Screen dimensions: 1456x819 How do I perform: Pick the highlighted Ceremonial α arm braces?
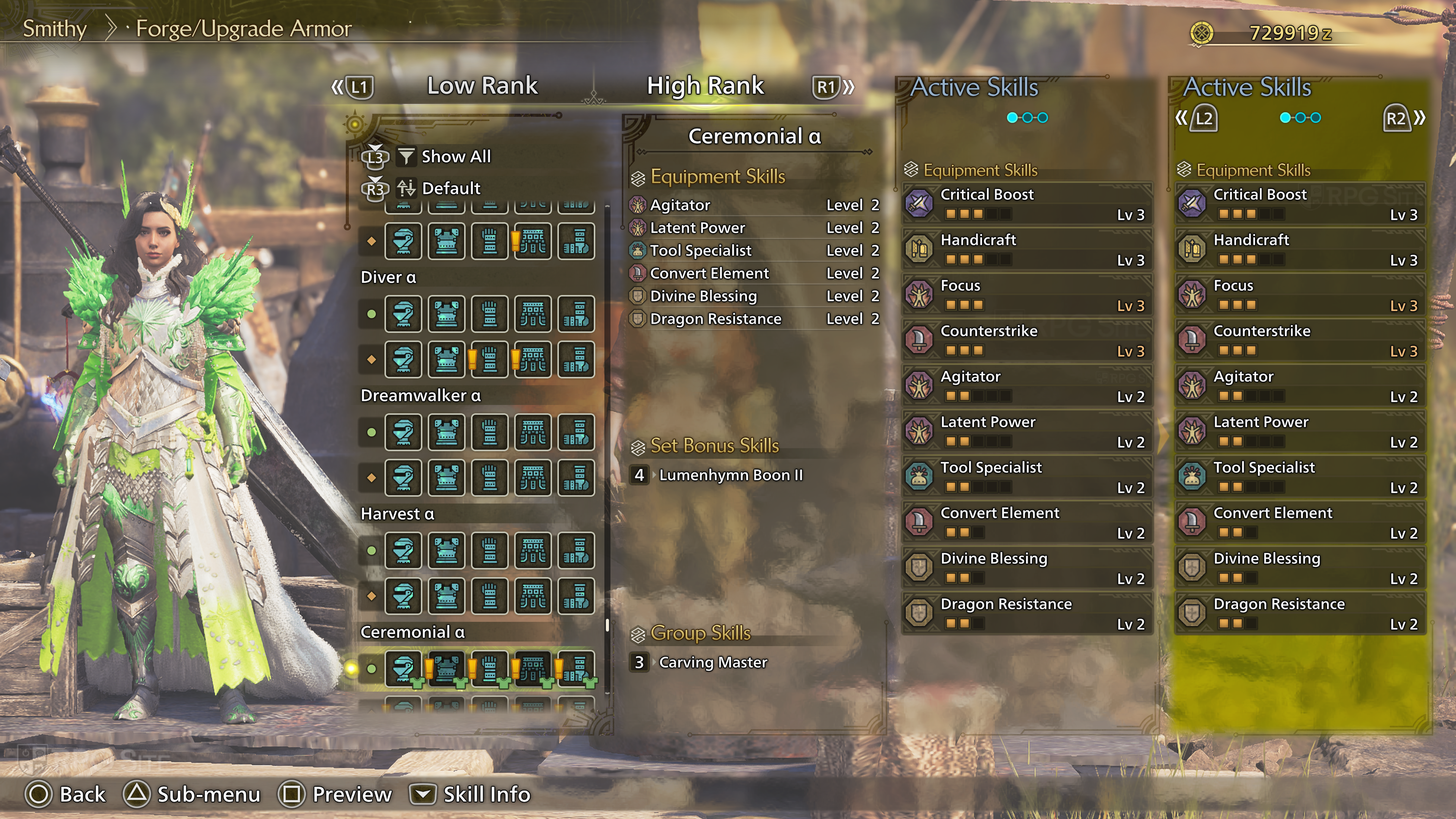pyautogui.click(x=490, y=668)
